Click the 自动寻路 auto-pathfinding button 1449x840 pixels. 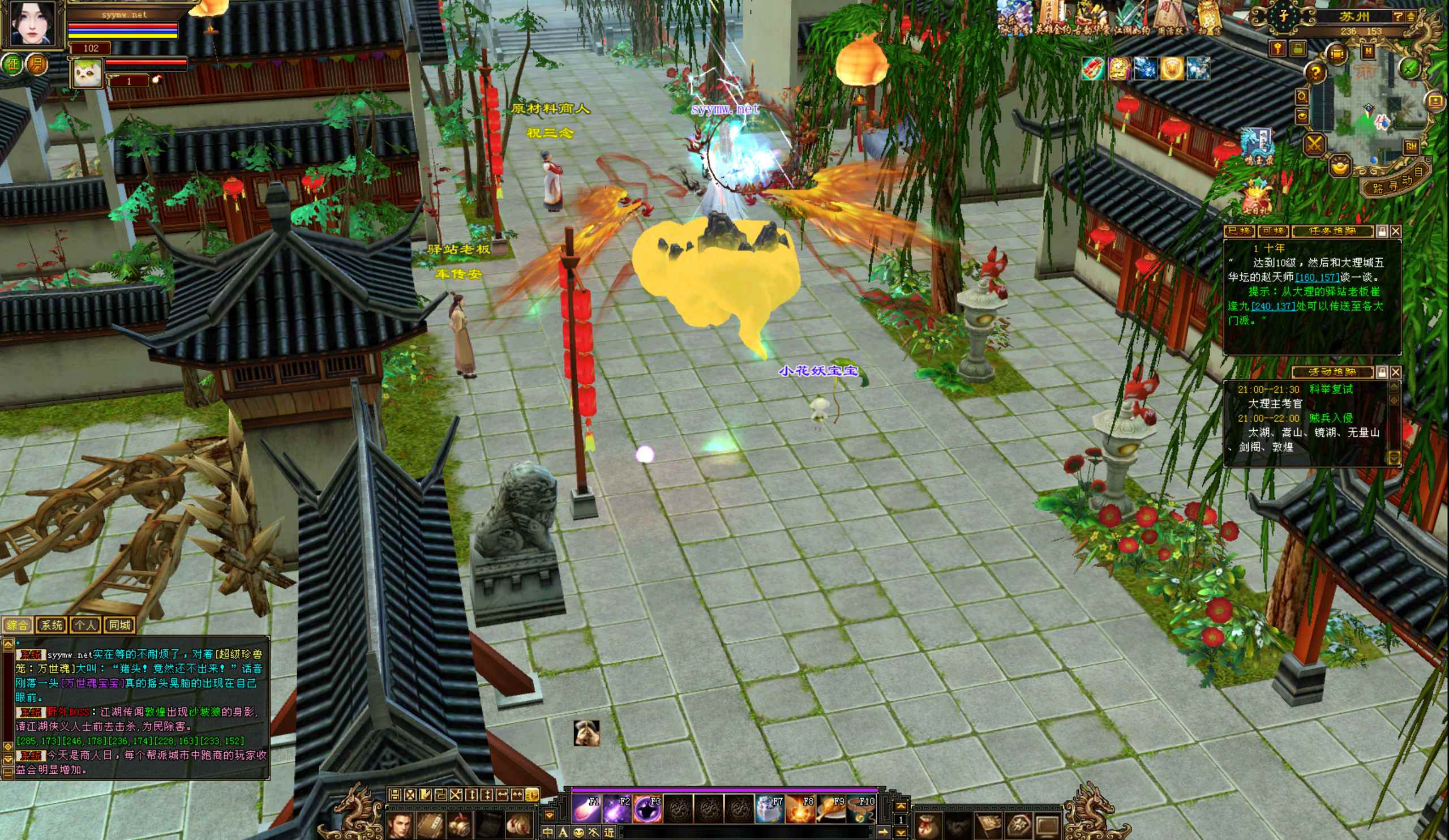tap(1396, 183)
